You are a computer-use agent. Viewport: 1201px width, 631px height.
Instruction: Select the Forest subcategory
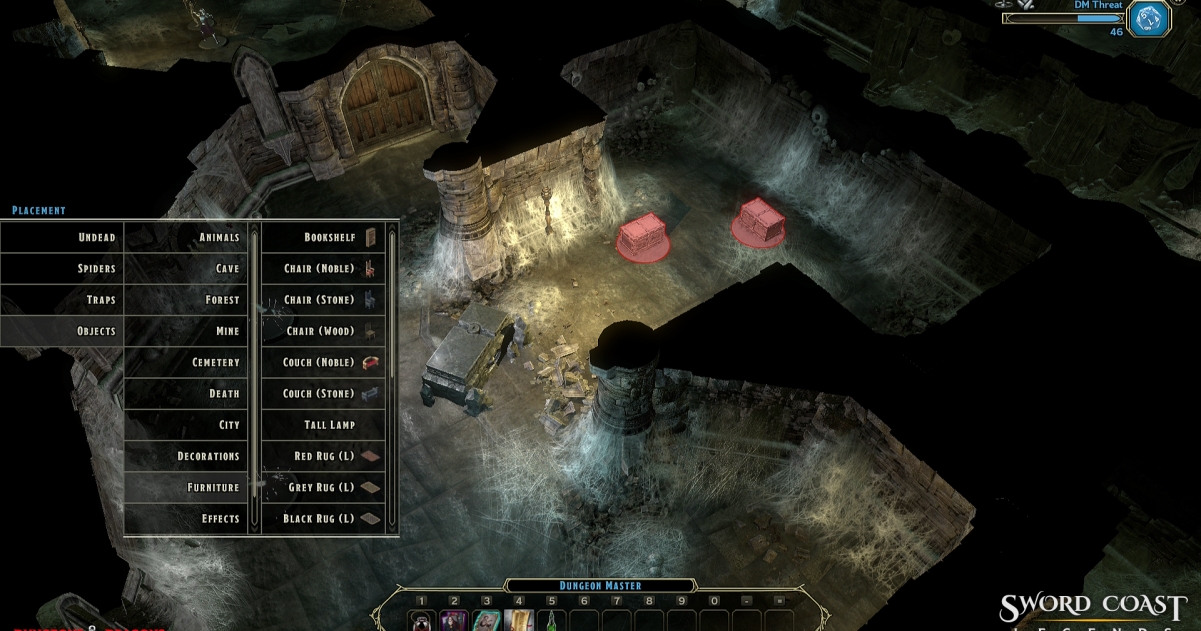pos(187,300)
